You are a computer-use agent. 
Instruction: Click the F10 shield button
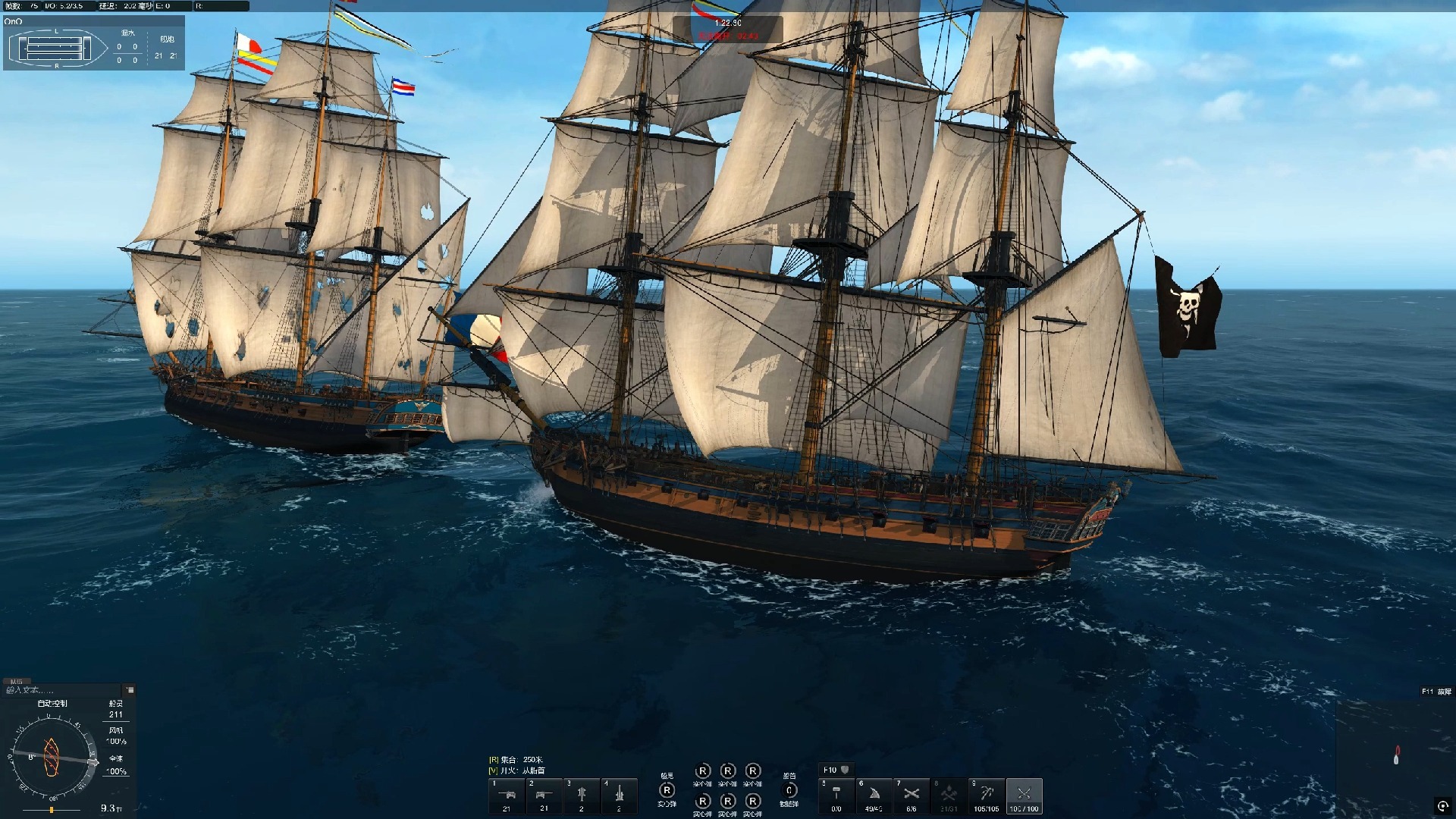point(836,770)
